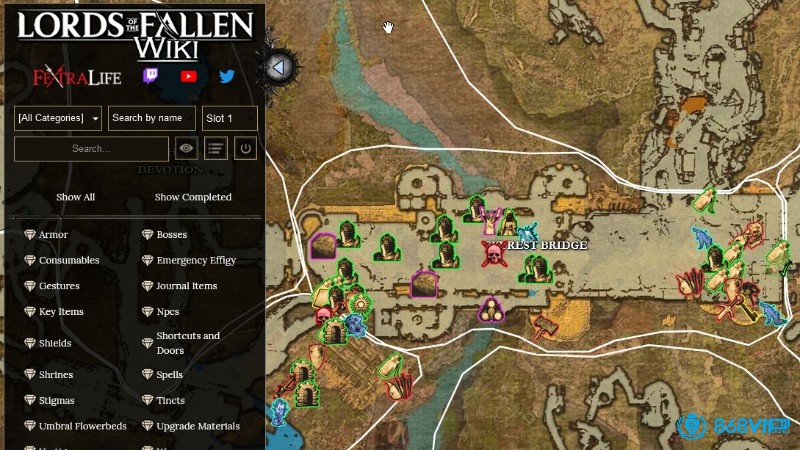Toggle the Bosses category filter
800x450 pixels.
pos(171,235)
